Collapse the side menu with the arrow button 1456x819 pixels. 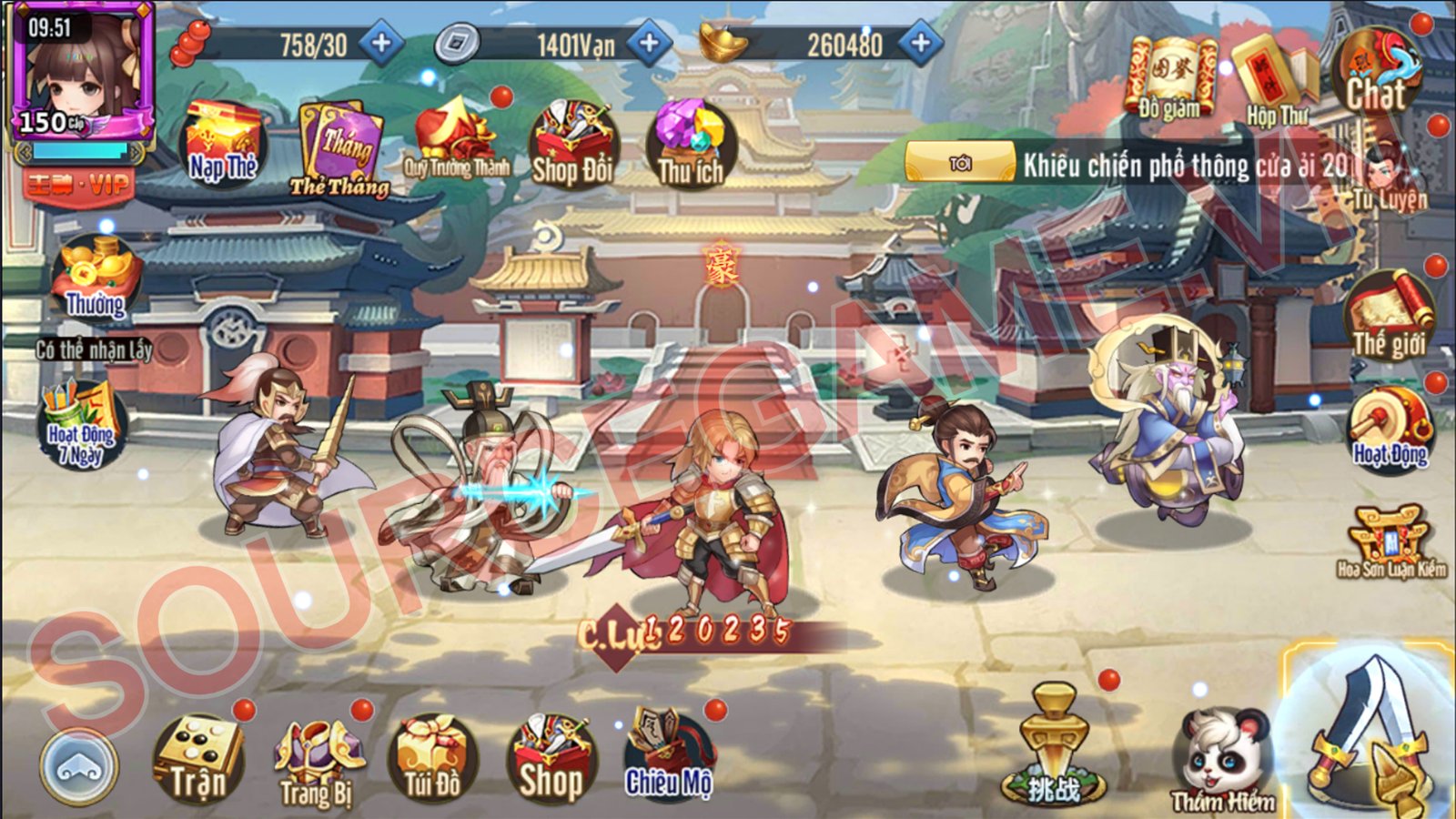77,767
